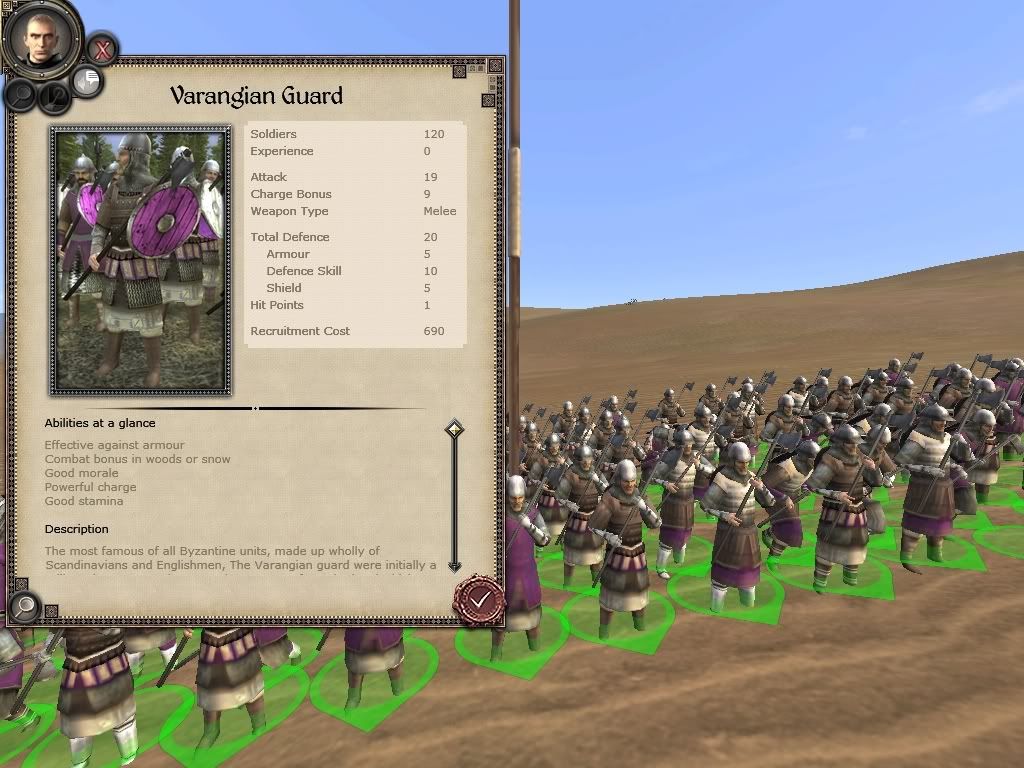Click the magnifying glass at panel's bottom-left corner
1024x768 pixels.
click(x=23, y=605)
